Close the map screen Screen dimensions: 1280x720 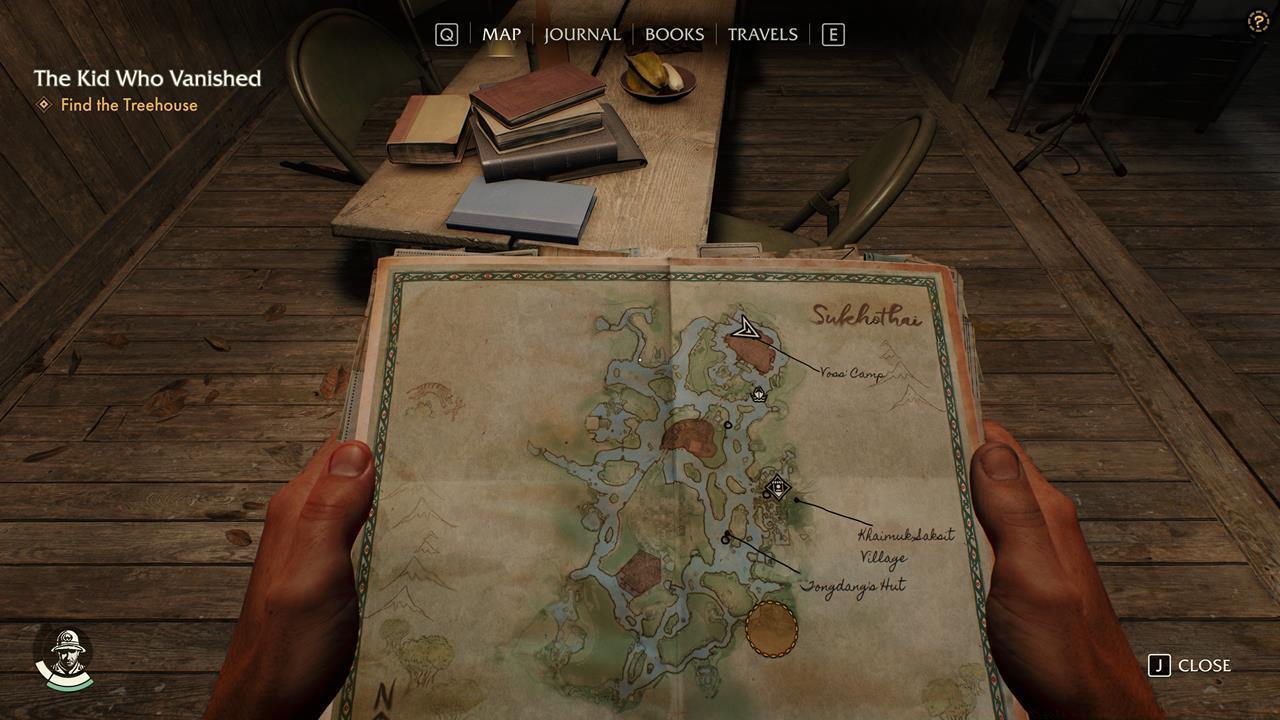point(1191,665)
